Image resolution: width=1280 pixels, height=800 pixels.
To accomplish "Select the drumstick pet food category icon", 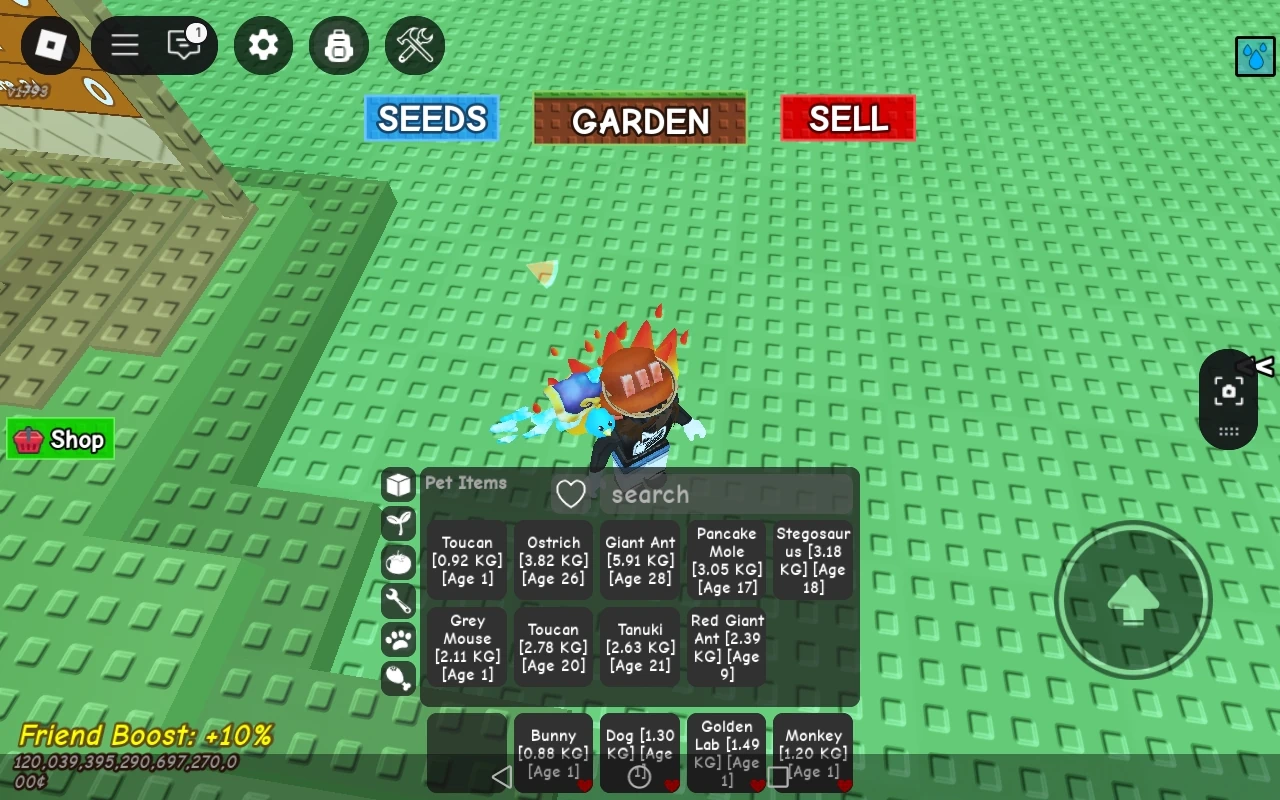I will pos(398,678).
